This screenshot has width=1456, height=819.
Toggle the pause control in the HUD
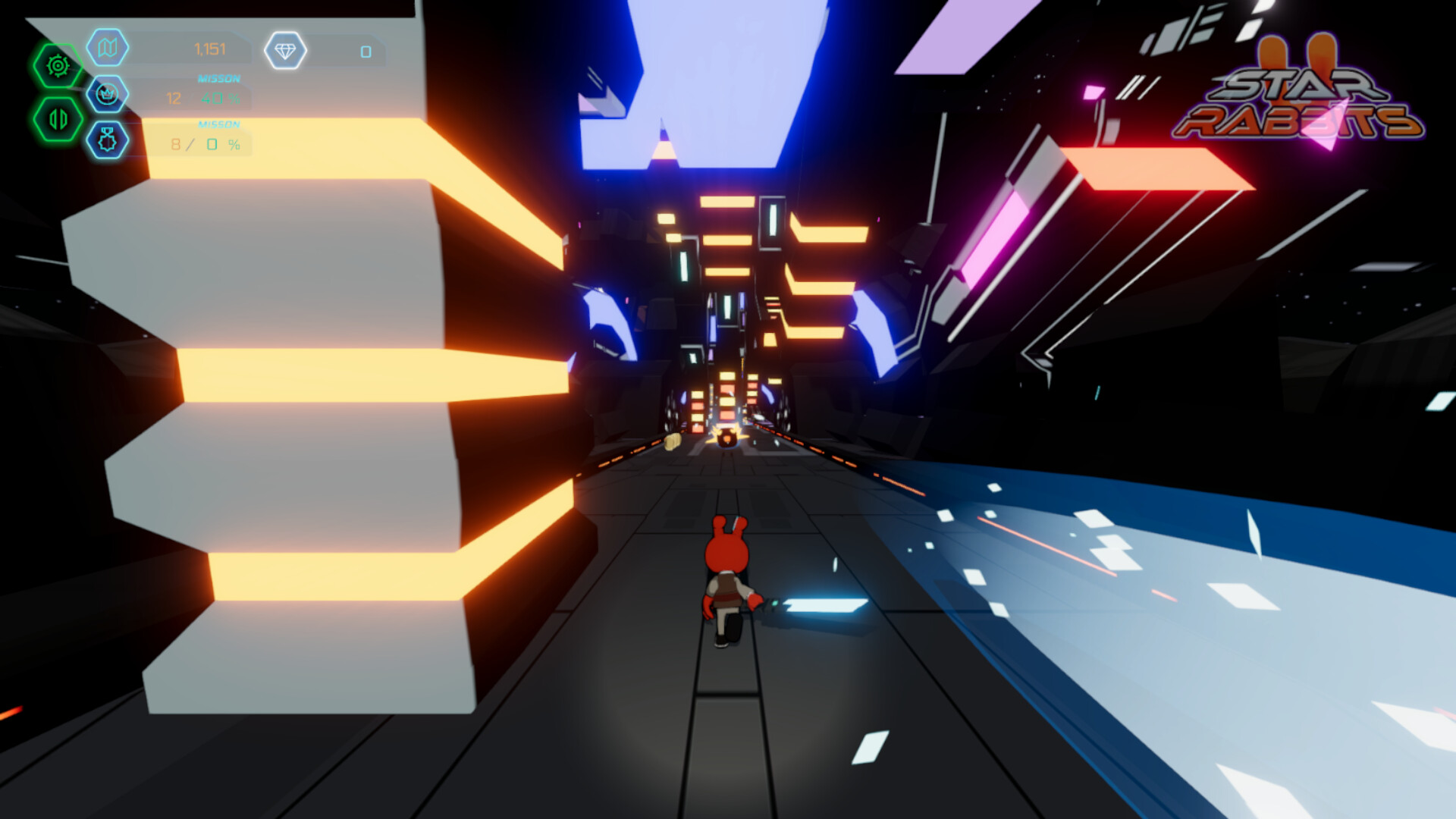pyautogui.click(x=57, y=118)
